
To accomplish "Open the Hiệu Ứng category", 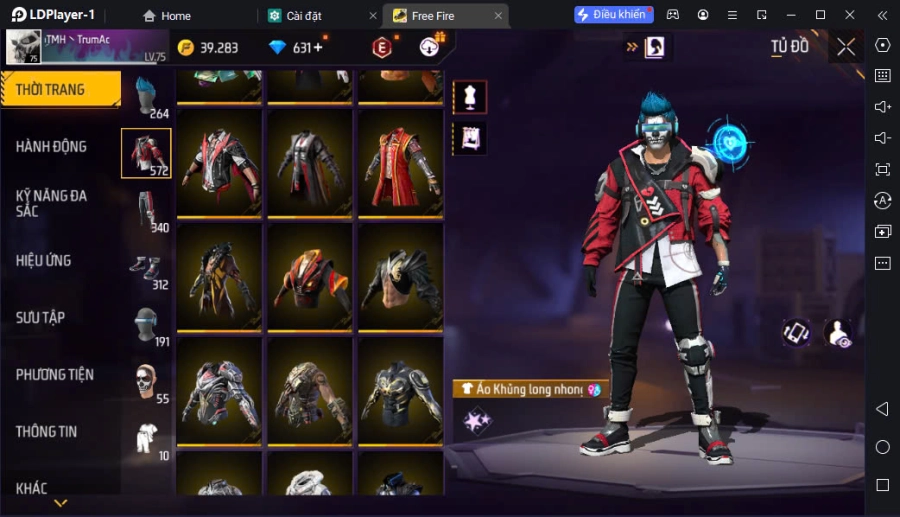I will click(44, 261).
